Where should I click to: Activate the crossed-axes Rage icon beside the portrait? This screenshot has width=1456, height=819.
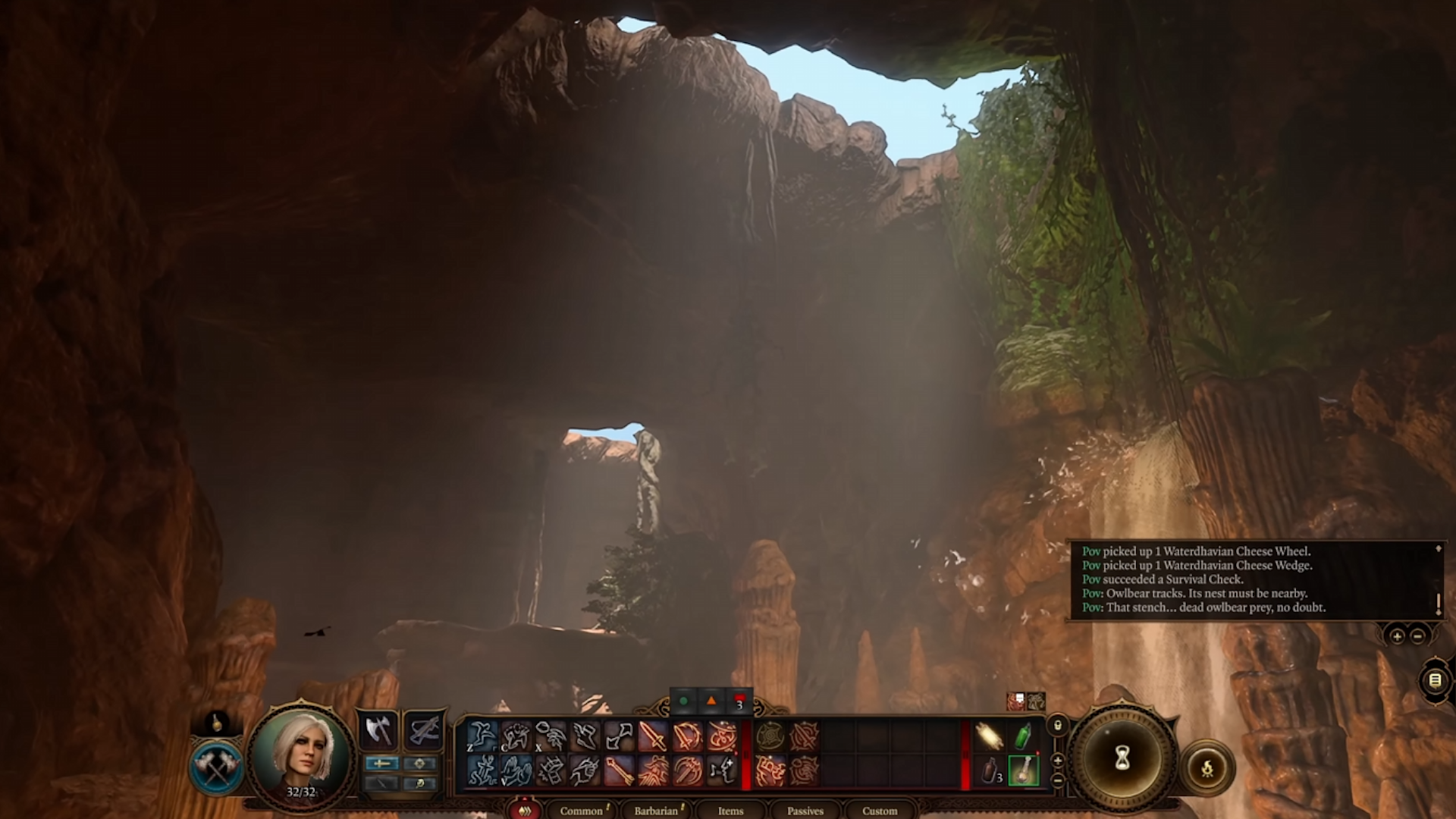(x=216, y=768)
